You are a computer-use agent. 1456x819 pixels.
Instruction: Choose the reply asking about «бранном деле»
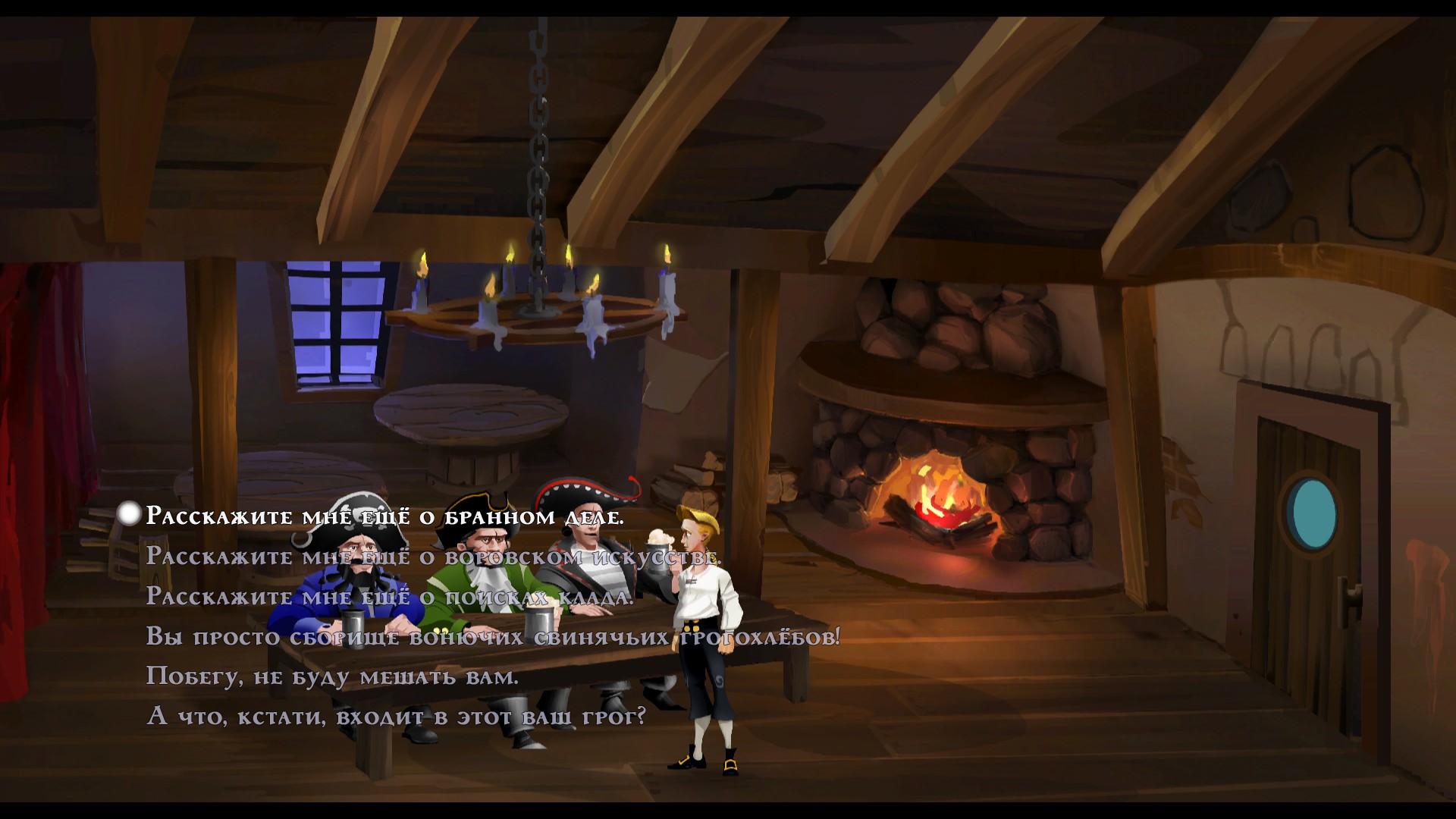384,516
